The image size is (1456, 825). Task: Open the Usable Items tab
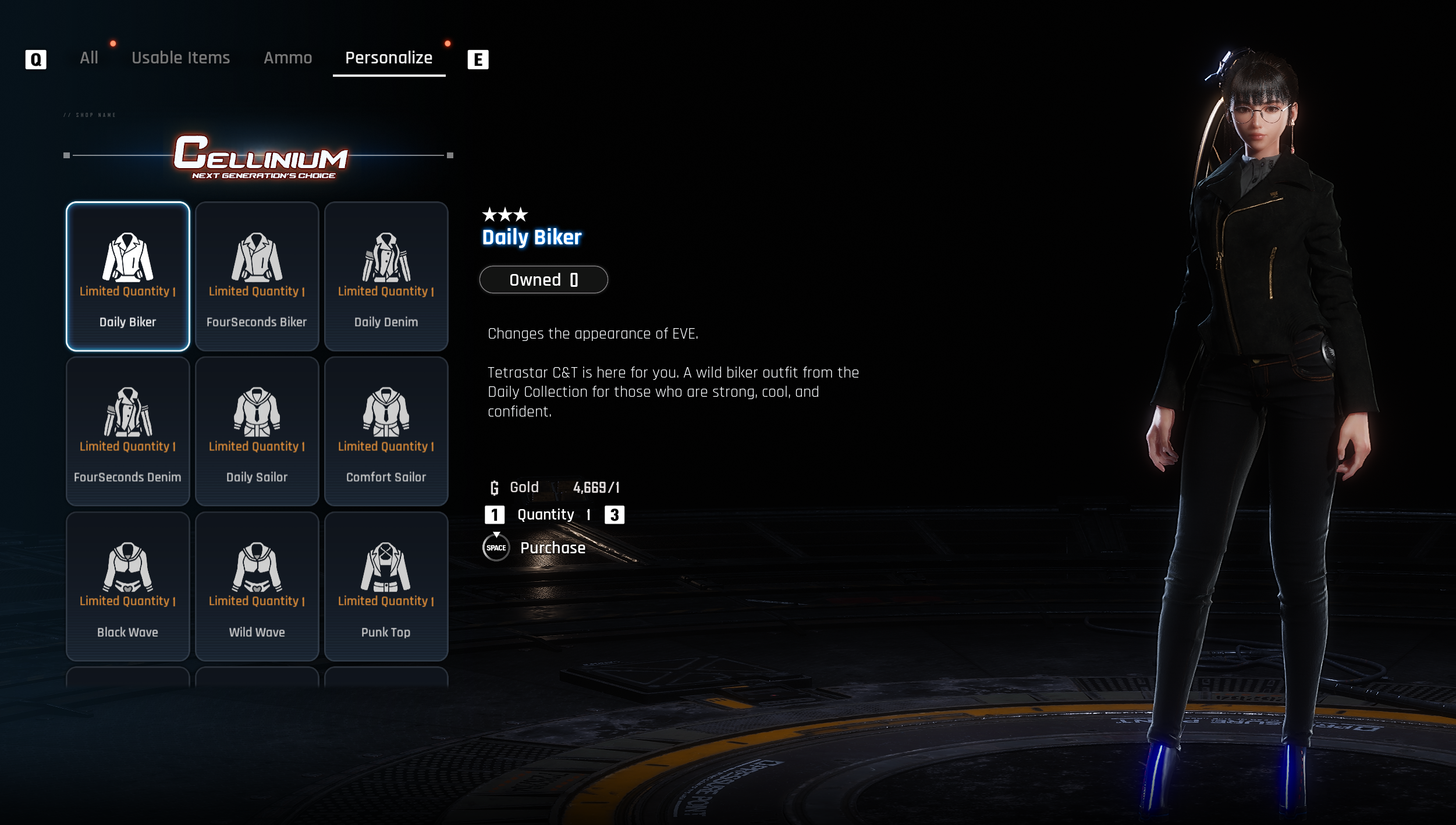coord(180,58)
